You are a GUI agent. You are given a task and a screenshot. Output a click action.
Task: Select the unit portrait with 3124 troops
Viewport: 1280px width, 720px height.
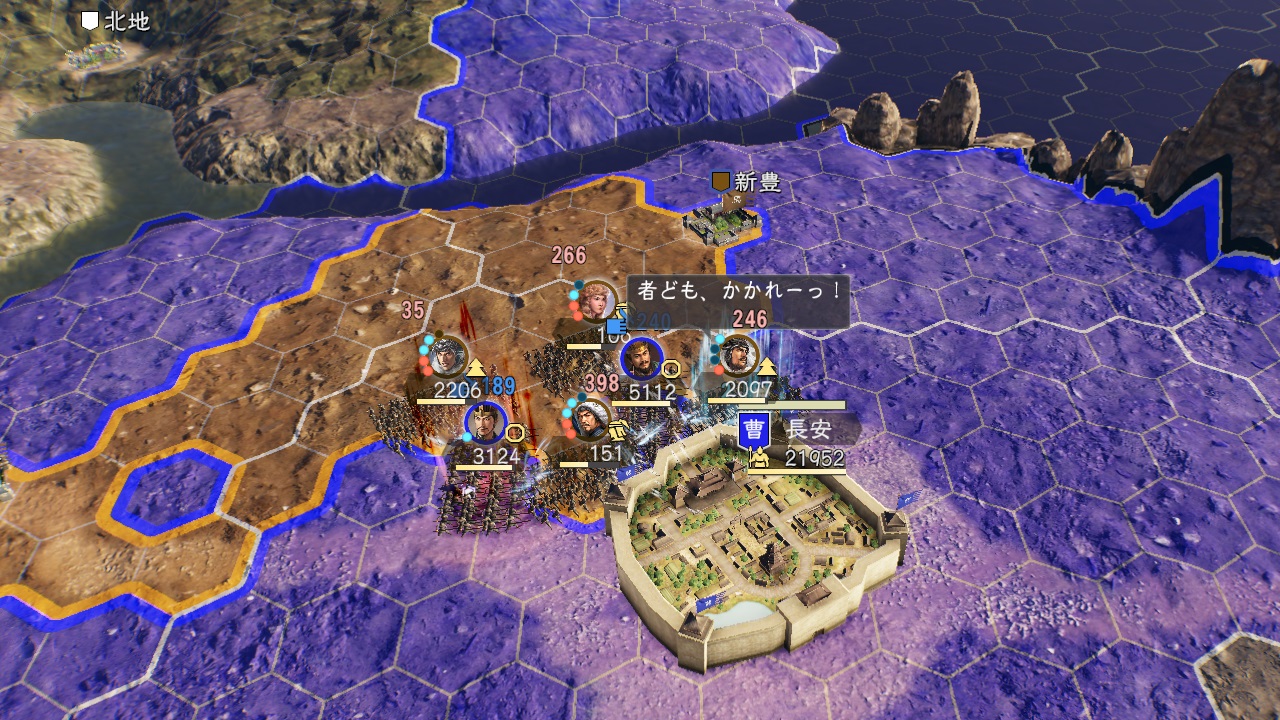click(484, 423)
